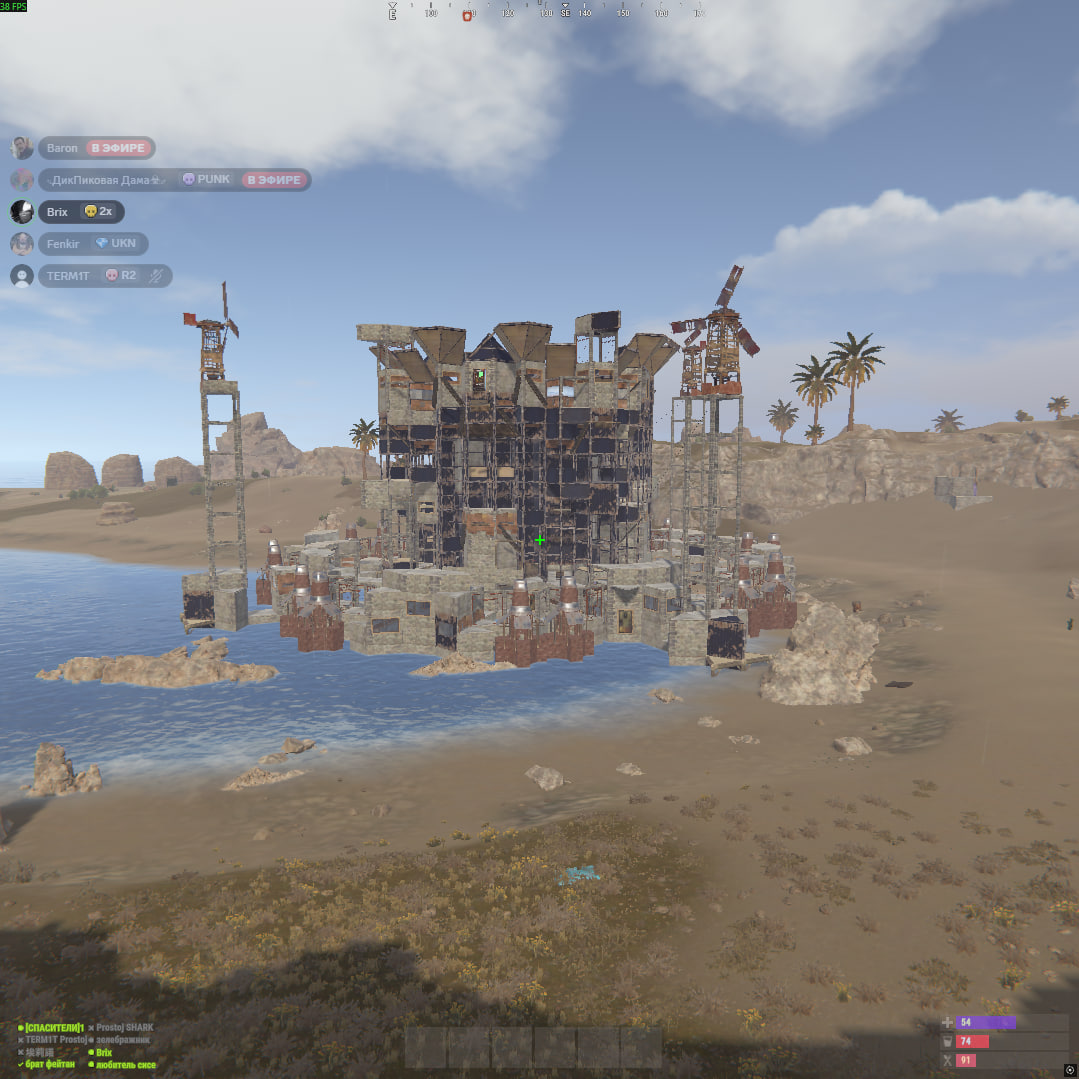Select team member брат фейтан

[x=52, y=1065]
